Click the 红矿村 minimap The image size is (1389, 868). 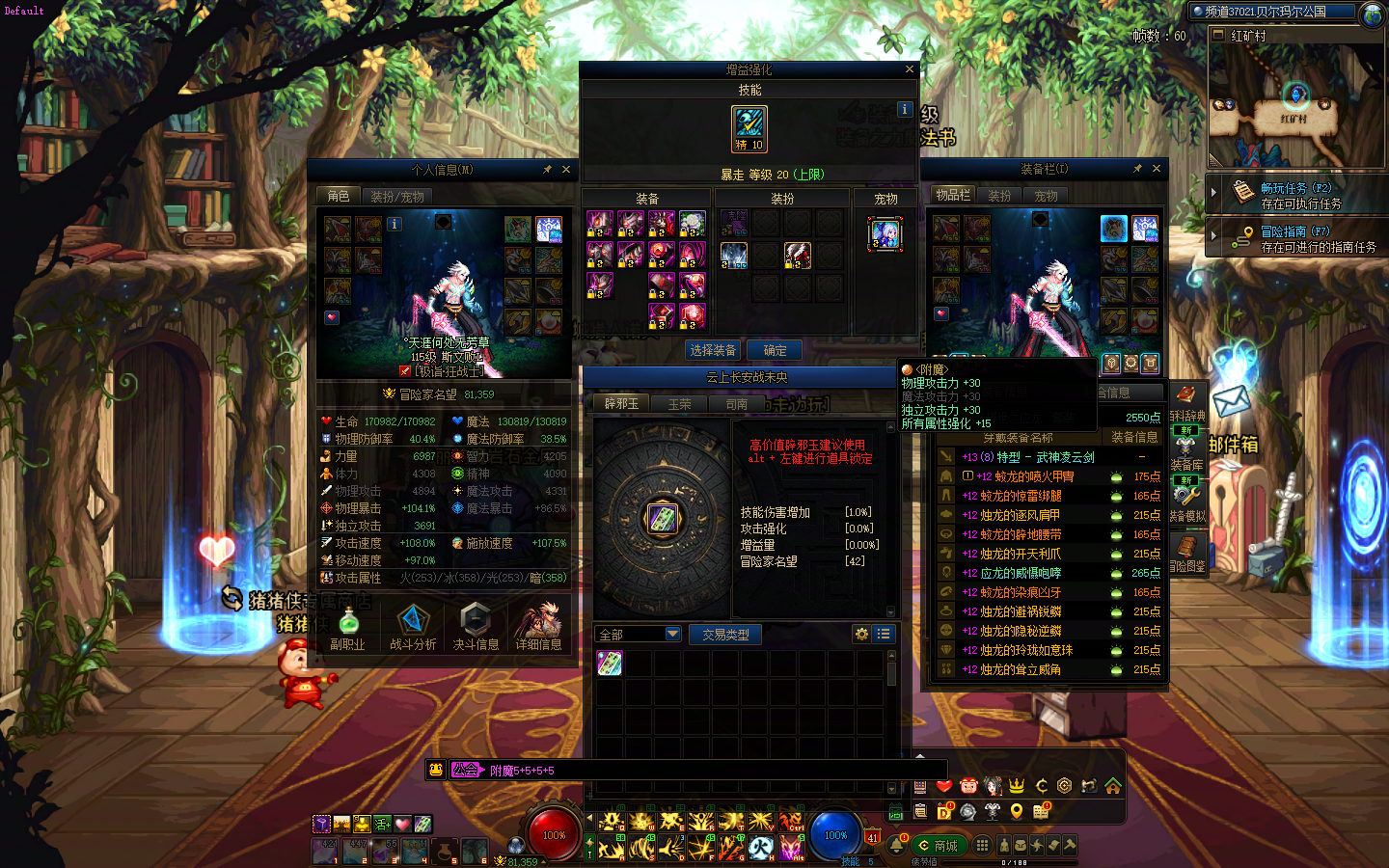pyautogui.click(x=1295, y=106)
